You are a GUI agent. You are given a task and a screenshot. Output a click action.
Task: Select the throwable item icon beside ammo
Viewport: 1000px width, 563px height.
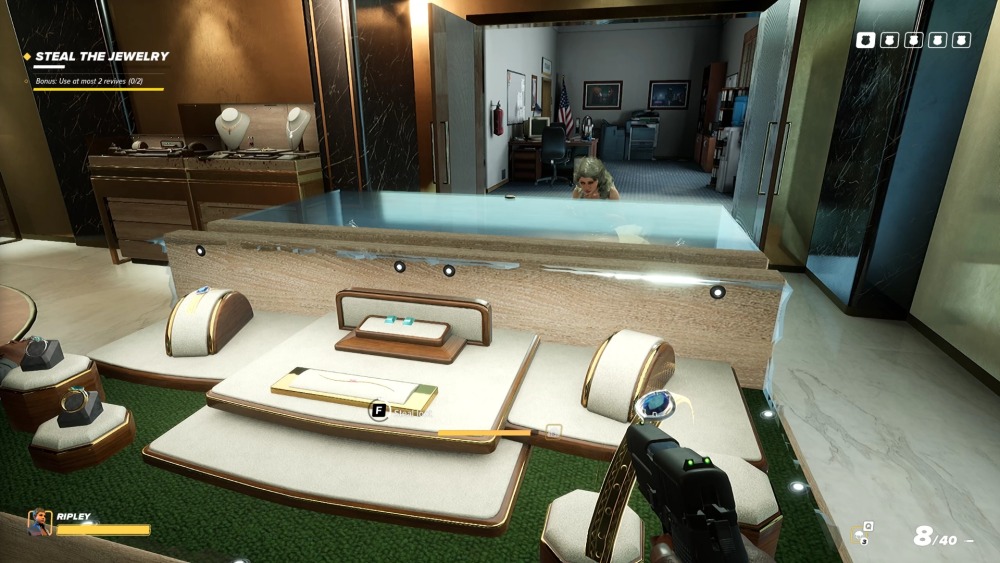[859, 535]
